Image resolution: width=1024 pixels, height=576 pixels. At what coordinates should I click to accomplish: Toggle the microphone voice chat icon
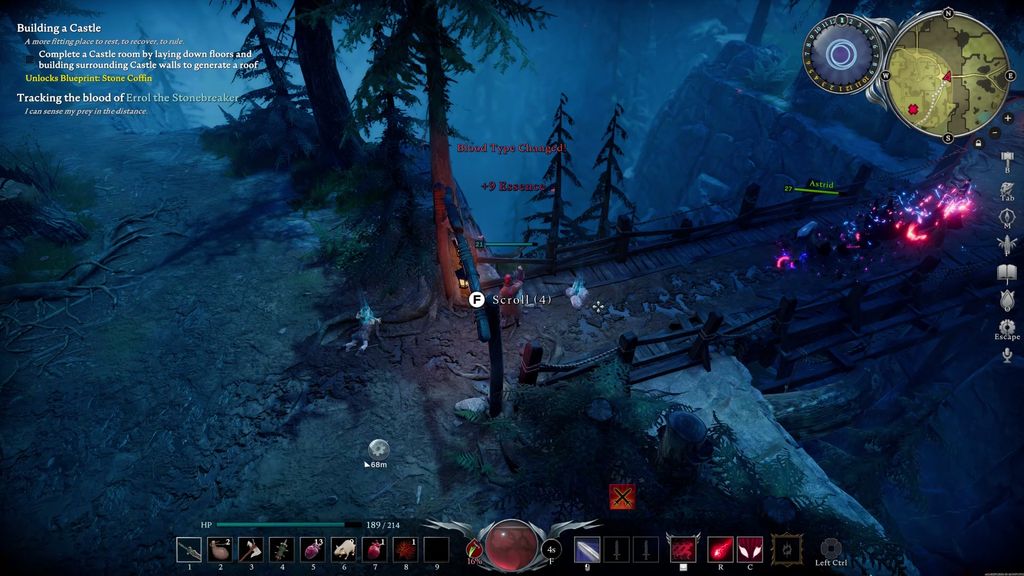pyautogui.click(x=1007, y=355)
